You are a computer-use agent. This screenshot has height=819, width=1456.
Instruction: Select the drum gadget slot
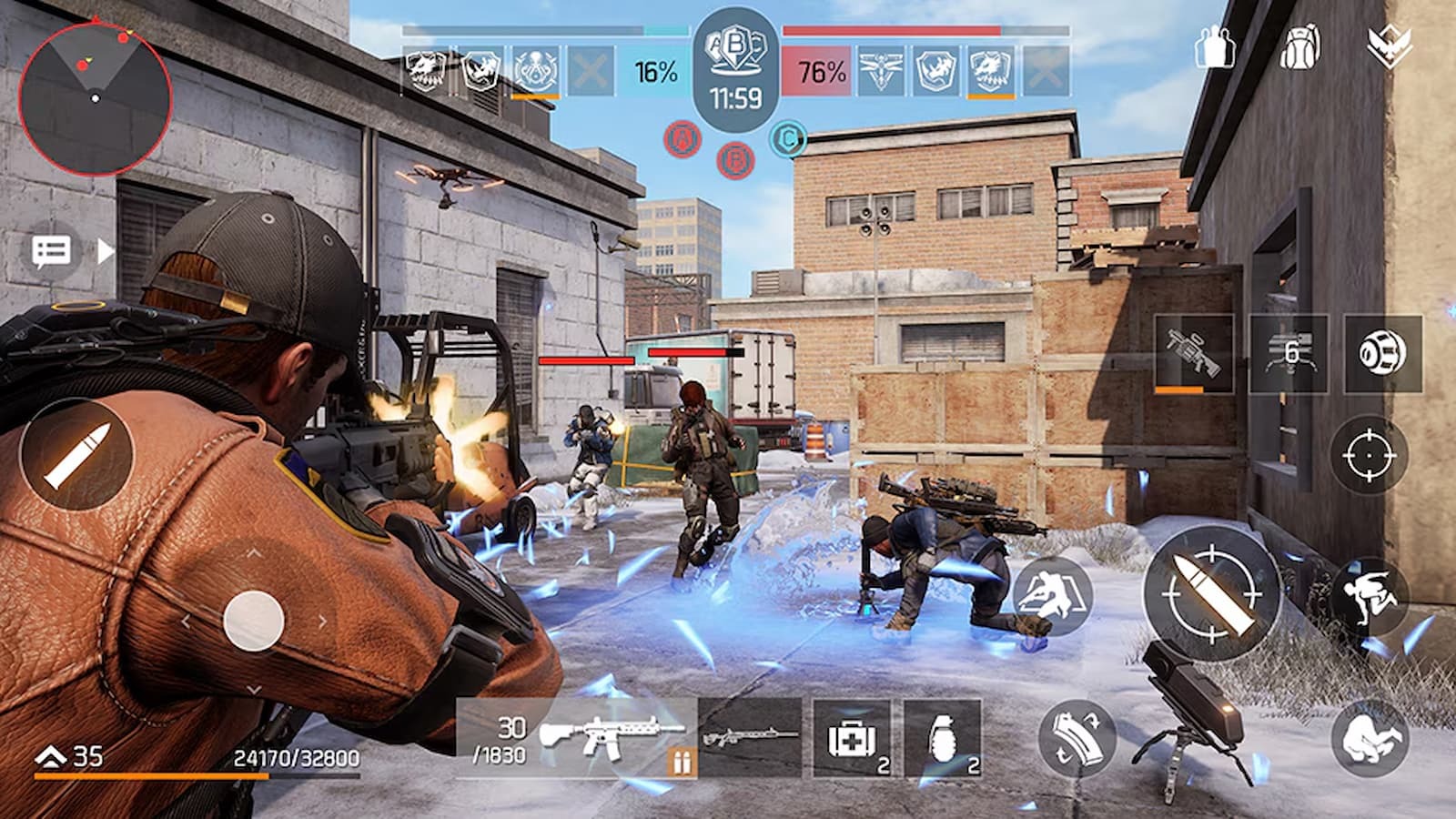(x=1383, y=350)
